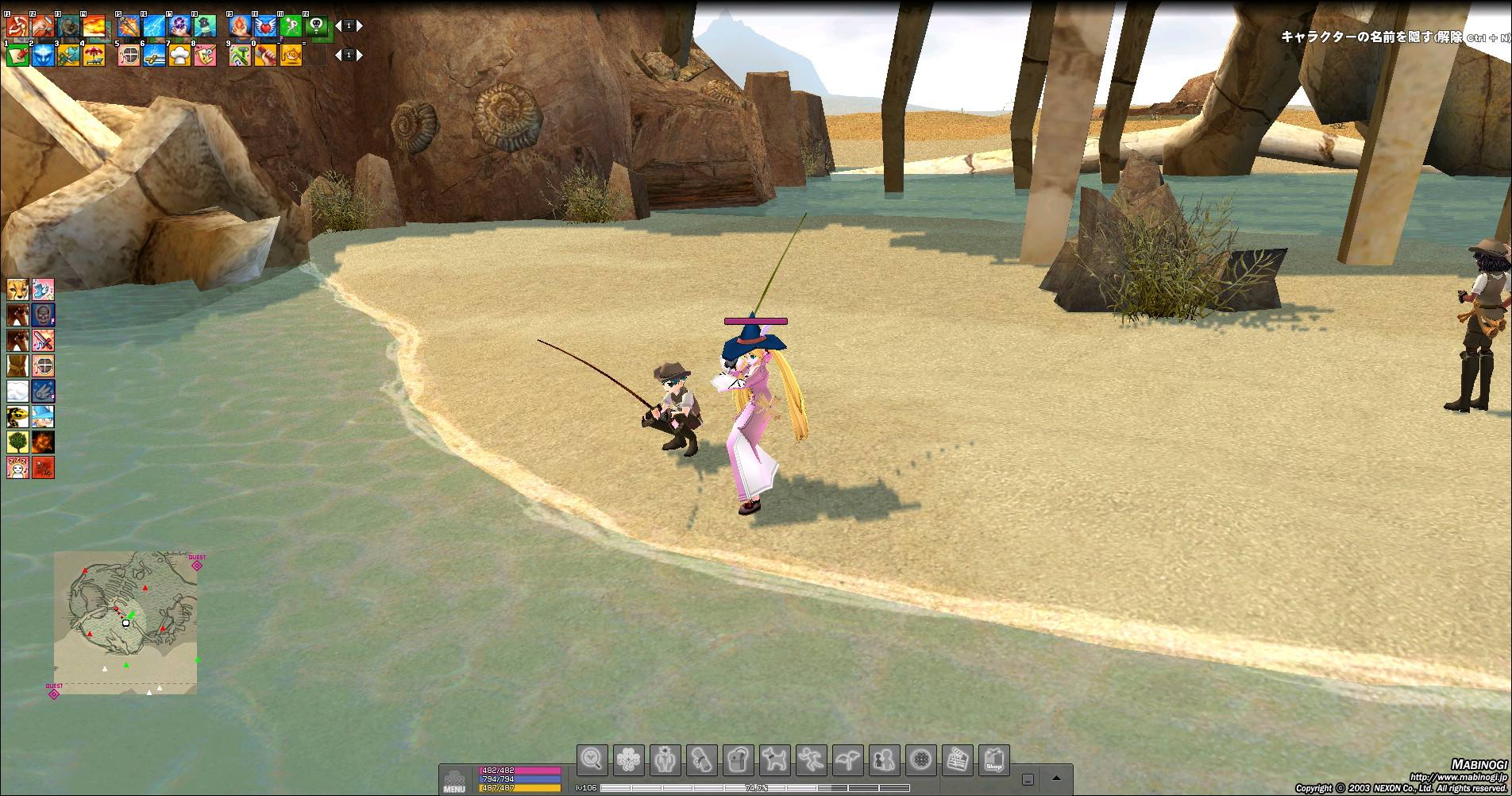This screenshot has height=796, width=1512.
Task: Click the magnifying glass heart icon
Action: [x=592, y=760]
